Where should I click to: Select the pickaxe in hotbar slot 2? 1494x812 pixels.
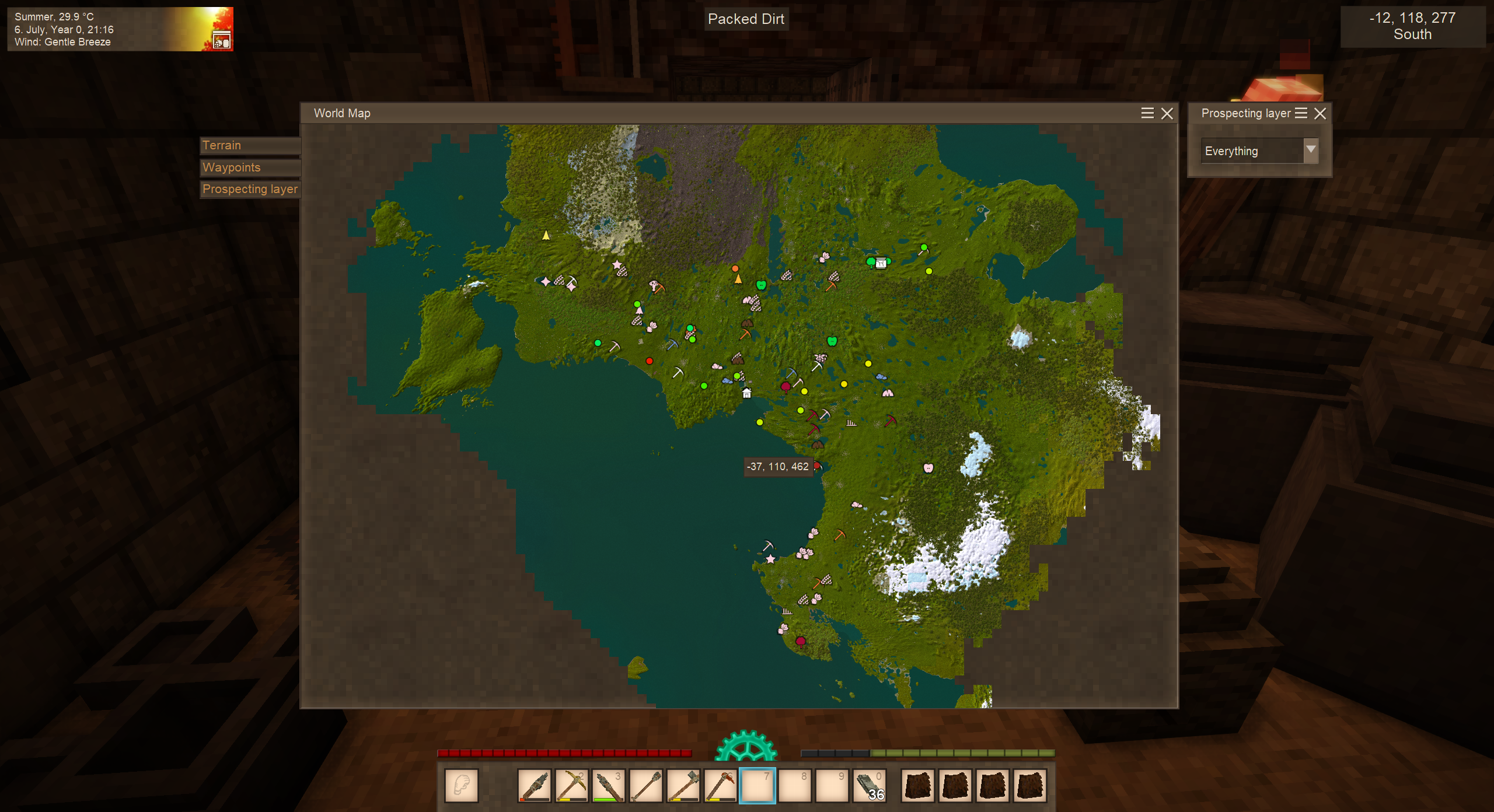(x=571, y=785)
